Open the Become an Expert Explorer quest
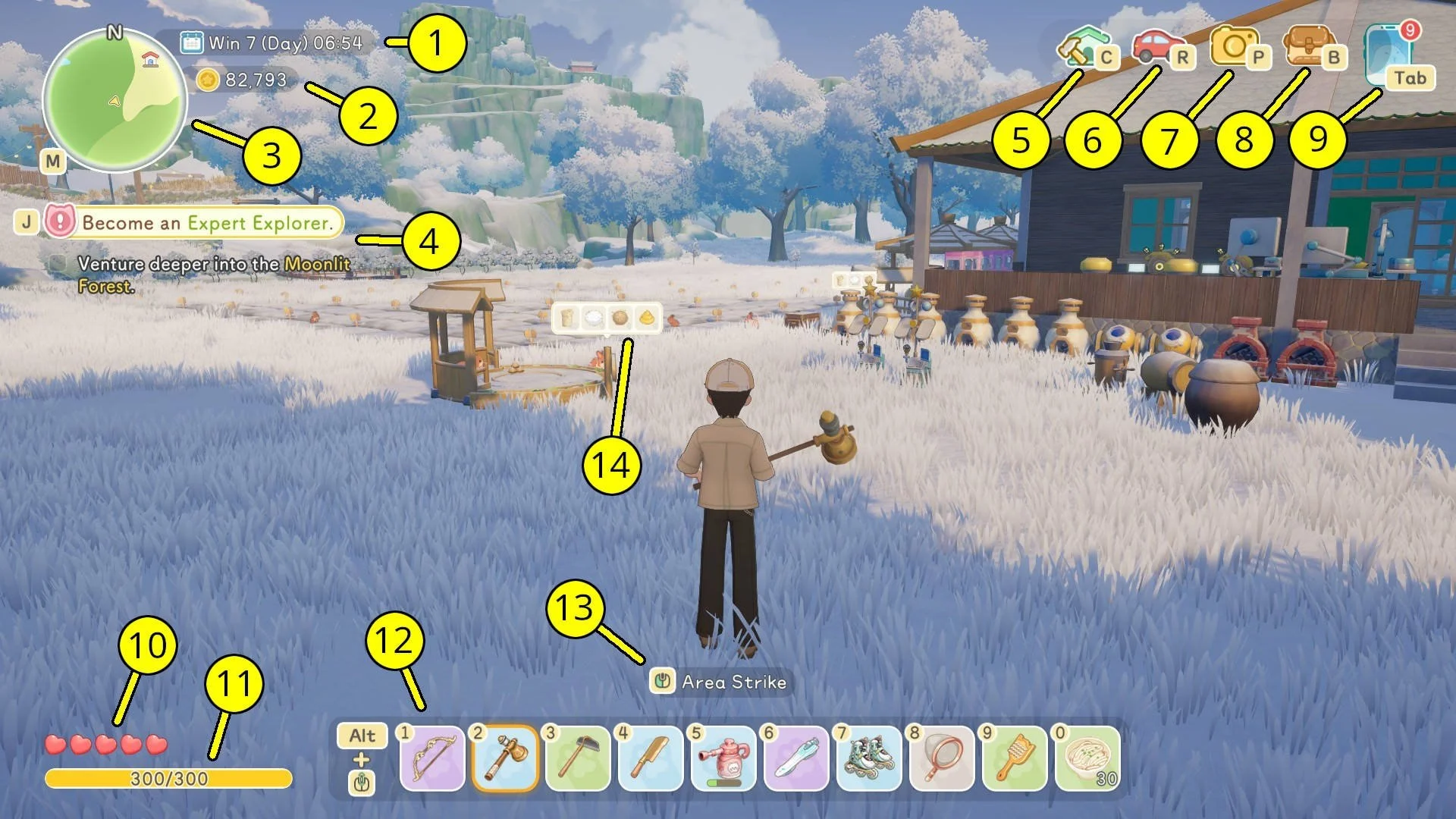Screen dimensions: 1456x819 [206, 223]
